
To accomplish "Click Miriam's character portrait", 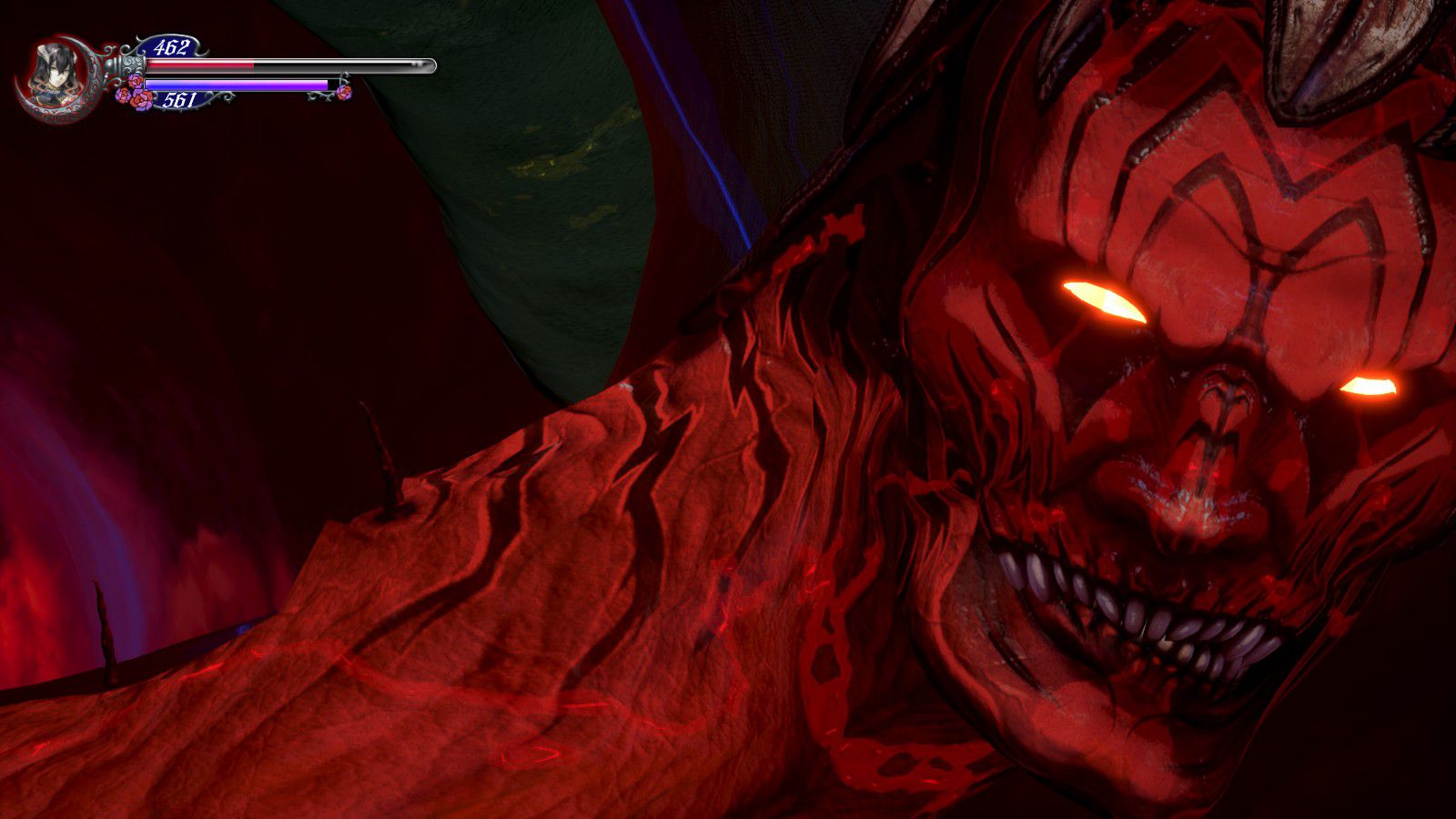I will (x=52, y=75).
